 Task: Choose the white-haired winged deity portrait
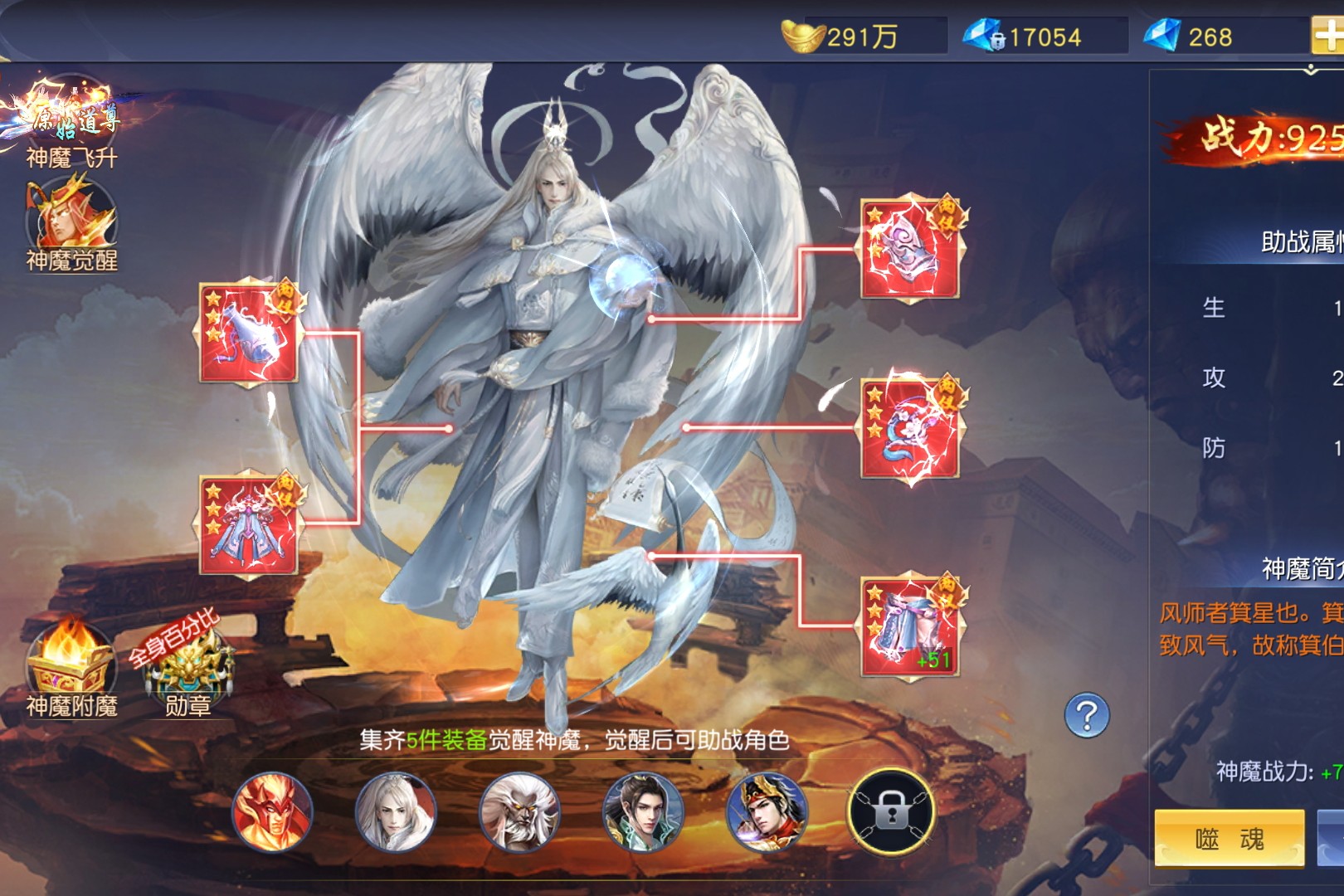pyautogui.click(x=395, y=811)
